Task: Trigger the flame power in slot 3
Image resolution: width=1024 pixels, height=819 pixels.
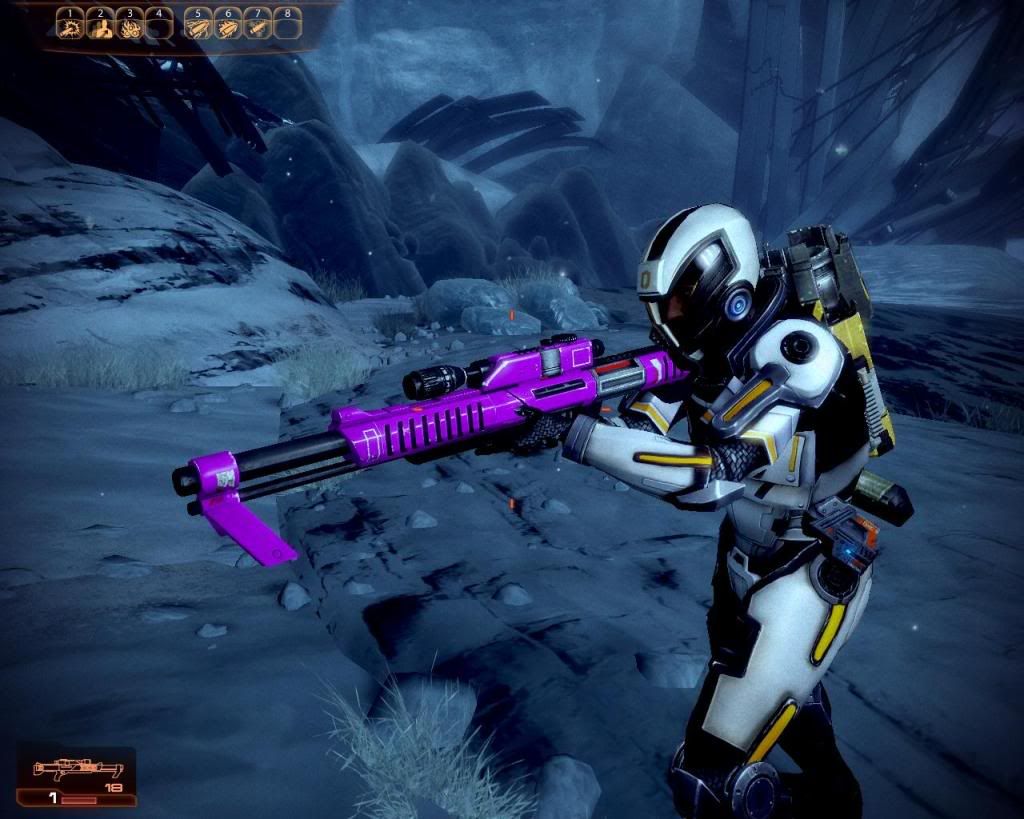Action: (x=128, y=27)
